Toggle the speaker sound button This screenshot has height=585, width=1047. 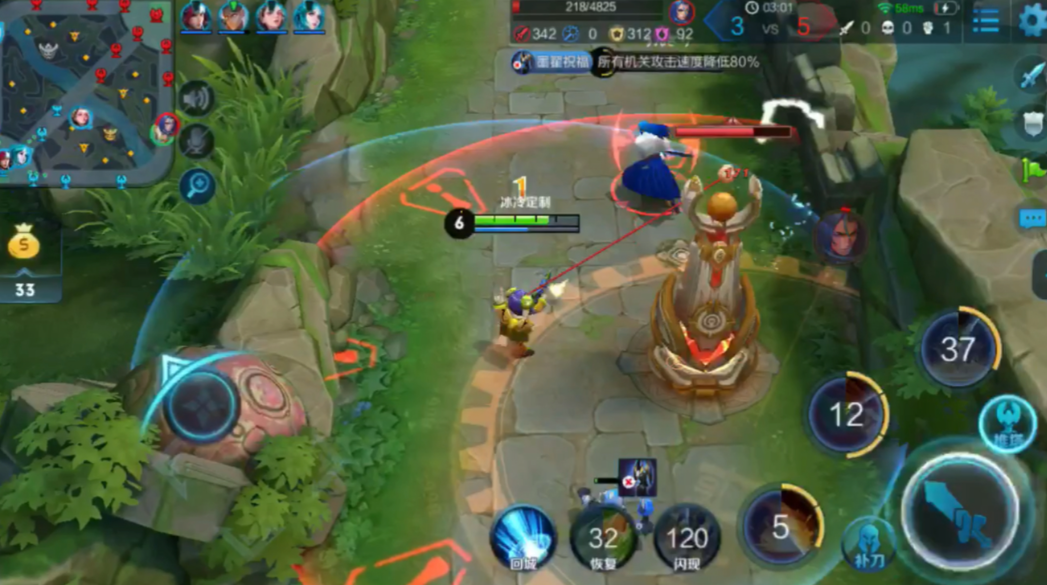[x=197, y=98]
